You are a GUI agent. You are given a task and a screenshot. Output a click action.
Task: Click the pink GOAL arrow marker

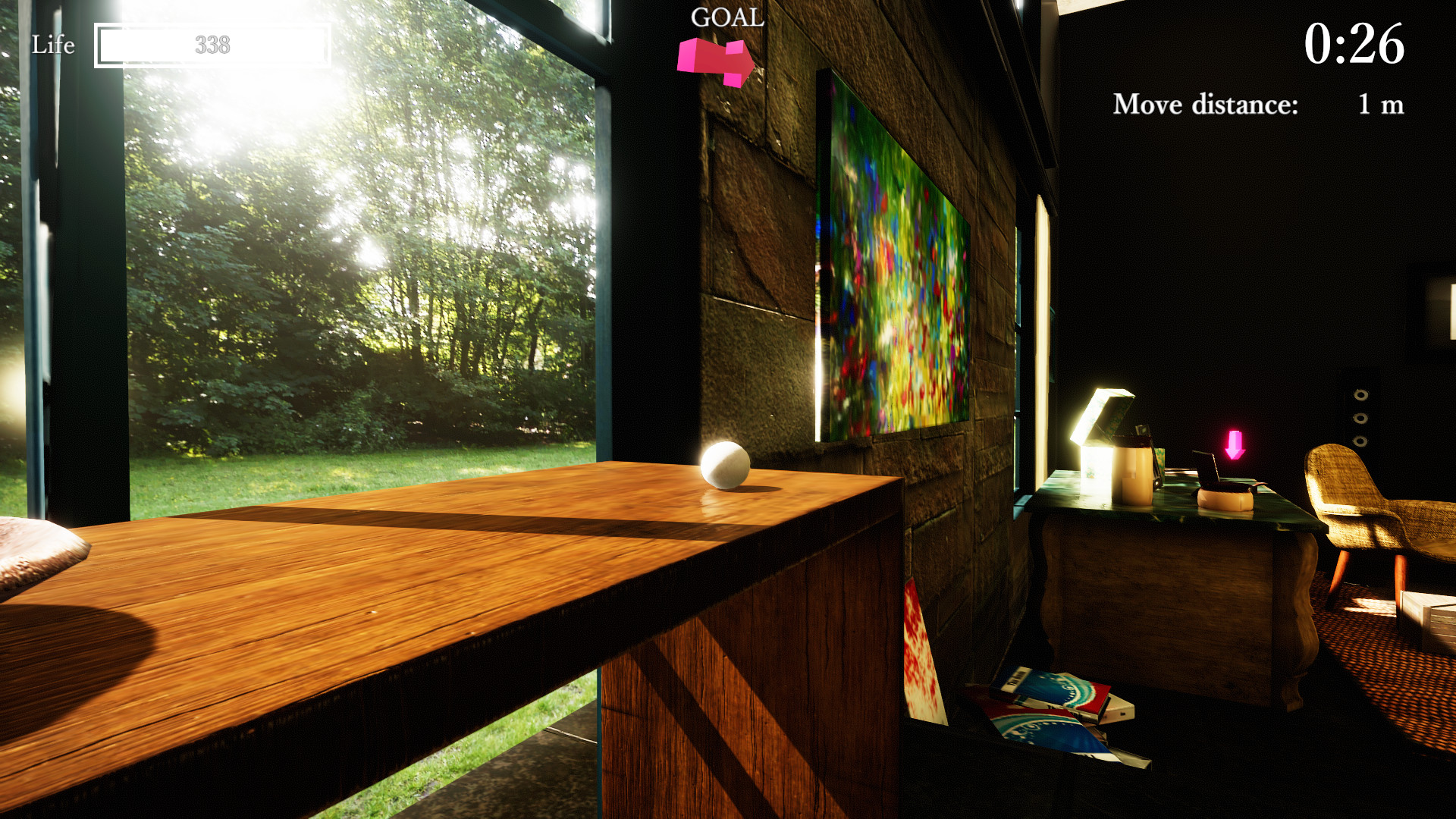[x=717, y=61]
